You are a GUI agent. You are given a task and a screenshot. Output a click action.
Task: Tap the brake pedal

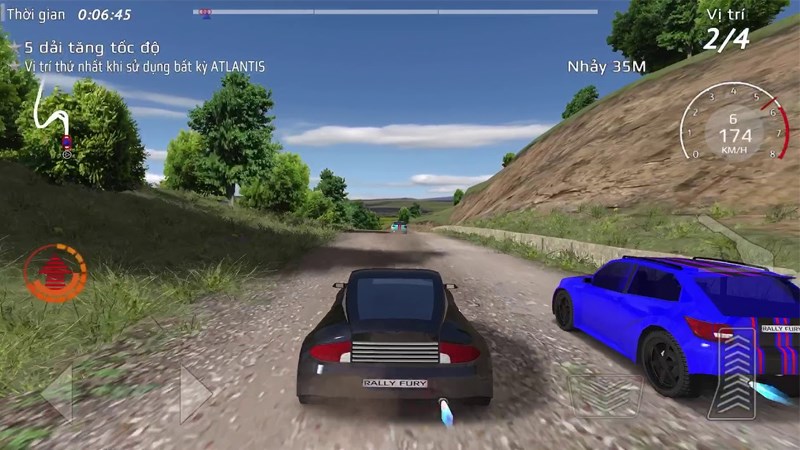(606, 393)
